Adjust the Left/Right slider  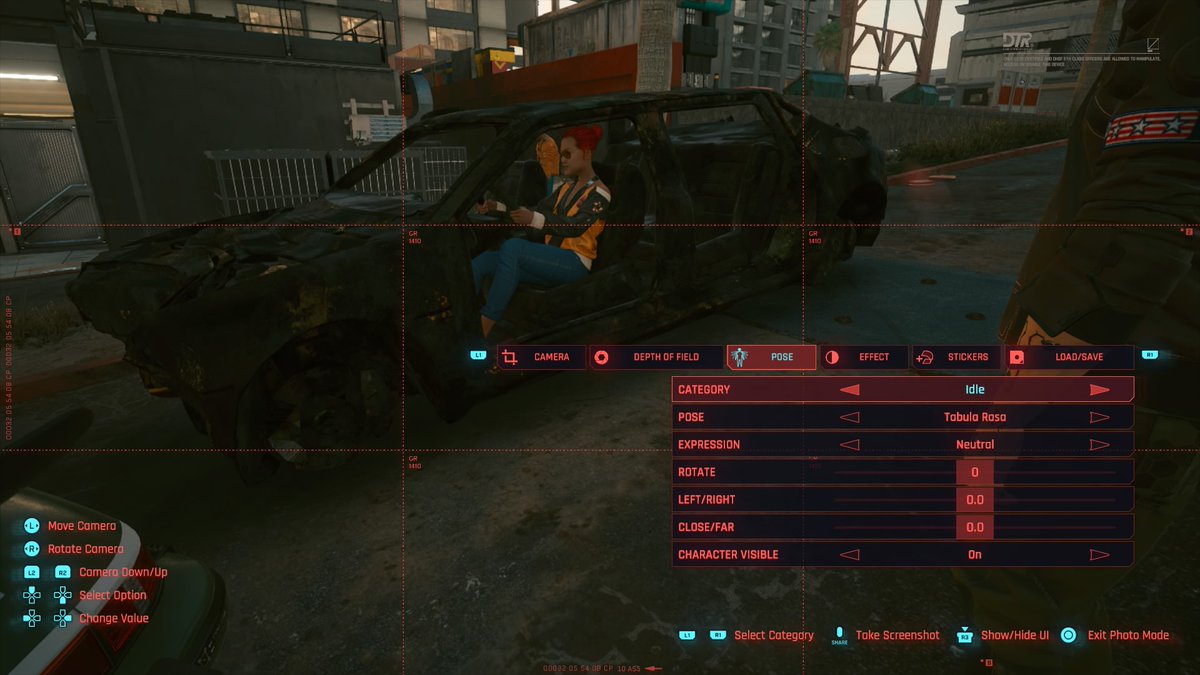tap(974, 500)
